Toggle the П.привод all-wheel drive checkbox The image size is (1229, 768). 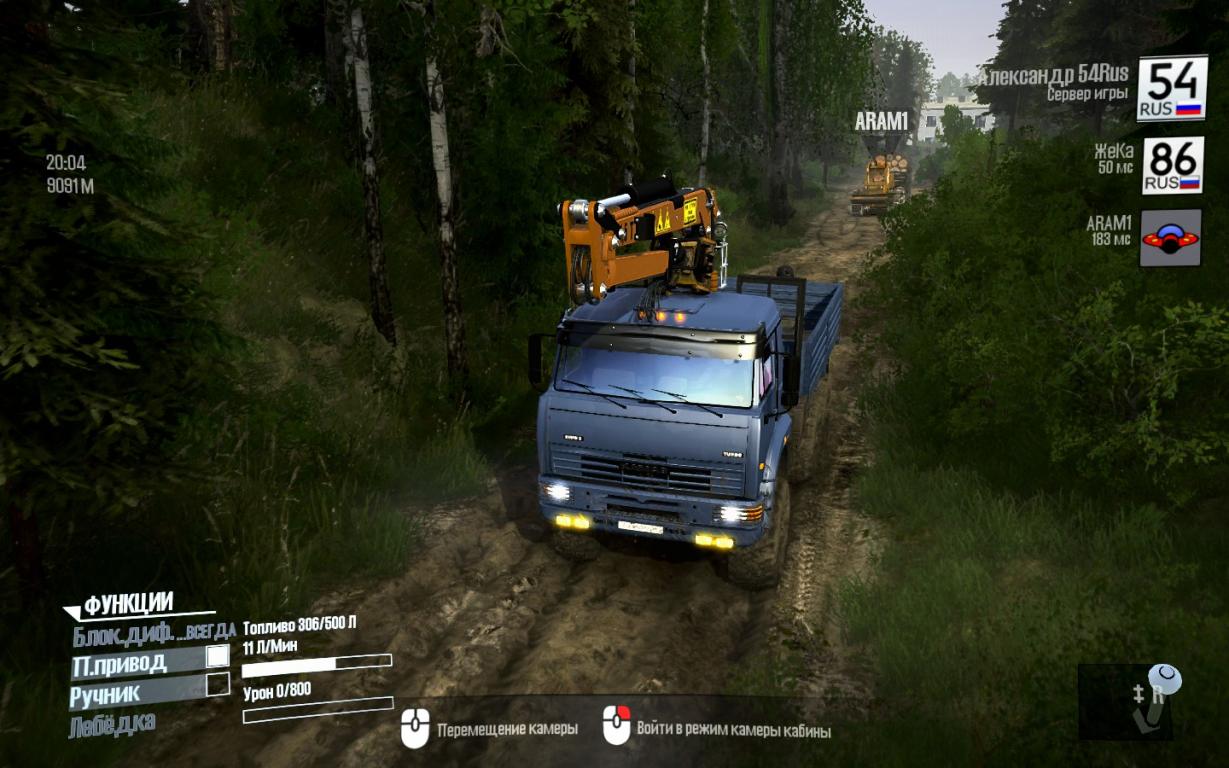pos(217,657)
